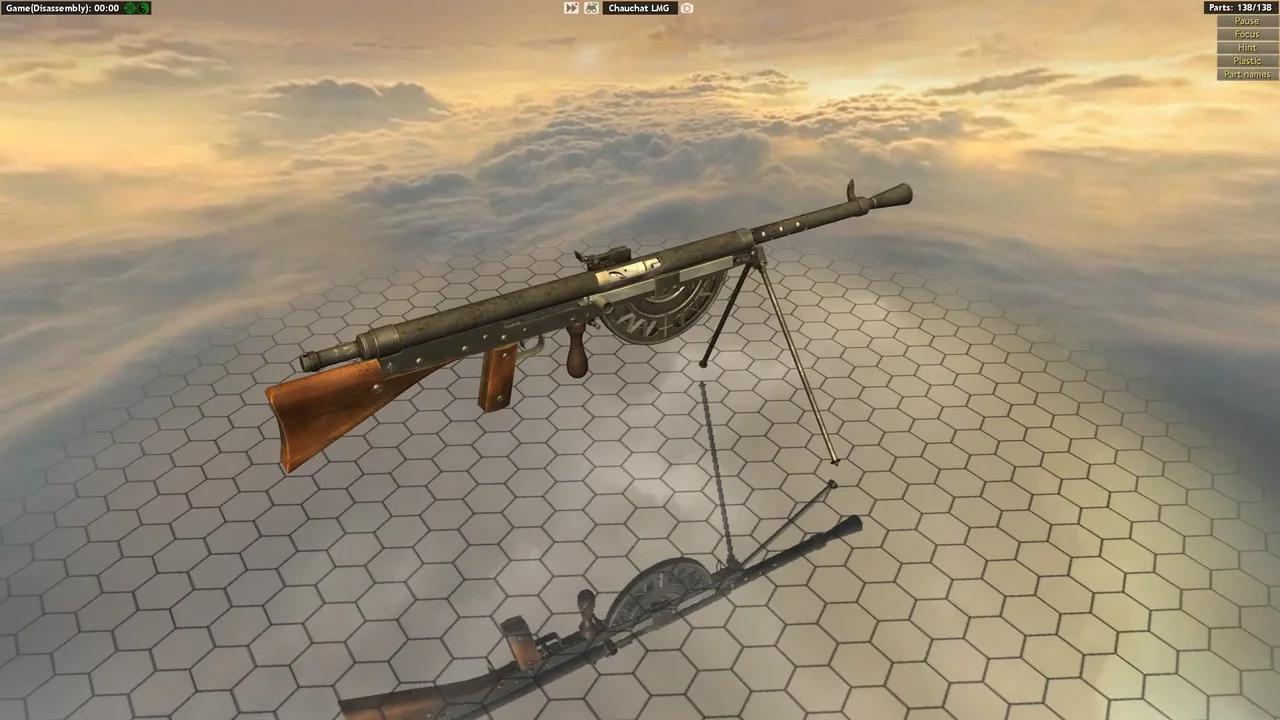Toggle Plastic rendering mode
Viewport: 1280px width, 720px height.
point(1246,60)
